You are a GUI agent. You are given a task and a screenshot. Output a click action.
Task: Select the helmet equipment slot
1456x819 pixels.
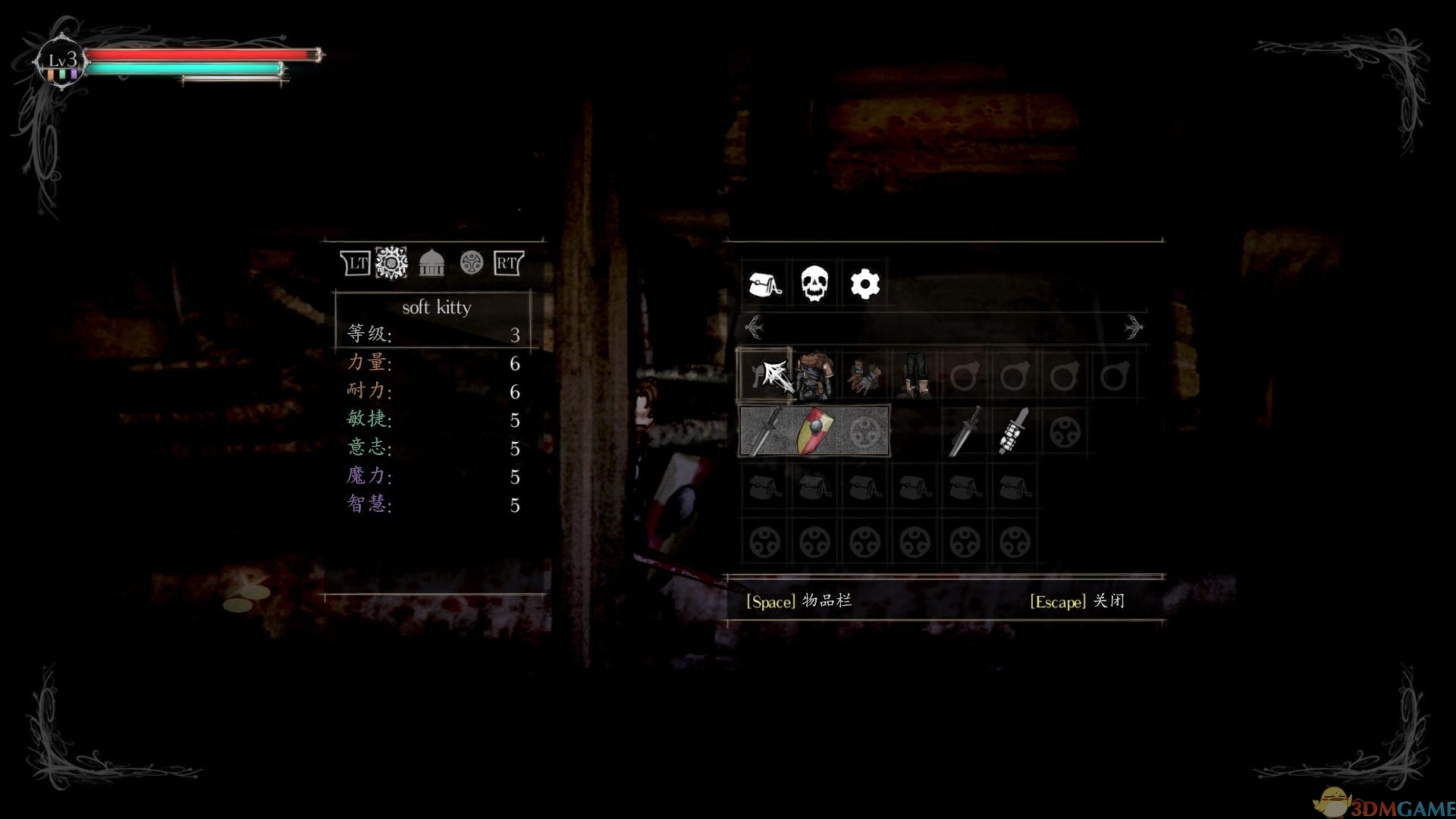tap(764, 375)
